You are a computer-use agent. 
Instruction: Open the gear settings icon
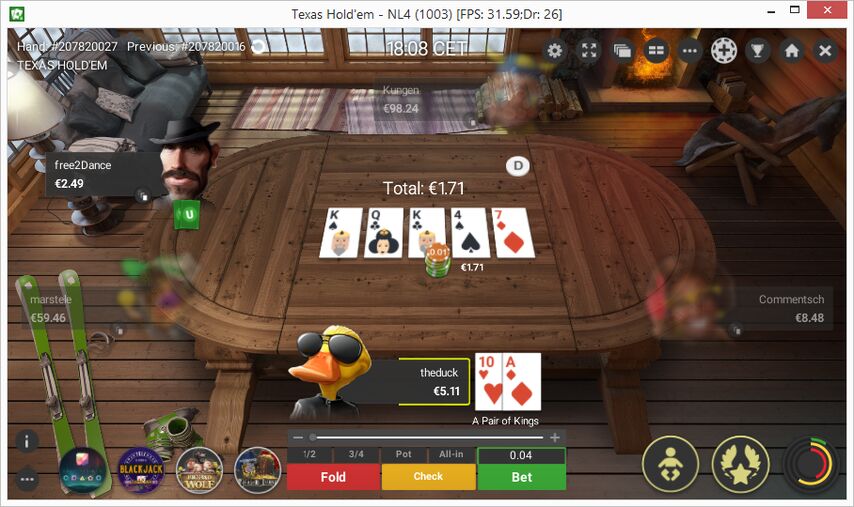[x=555, y=51]
